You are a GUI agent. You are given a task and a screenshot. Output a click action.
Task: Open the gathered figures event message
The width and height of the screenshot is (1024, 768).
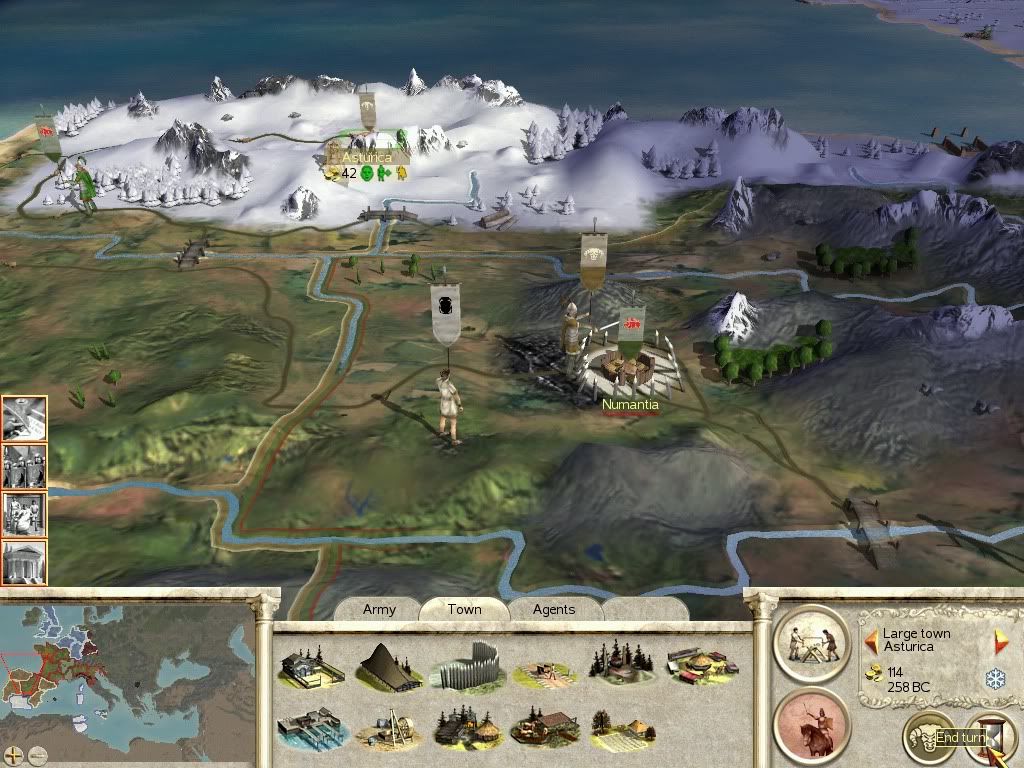(24, 512)
